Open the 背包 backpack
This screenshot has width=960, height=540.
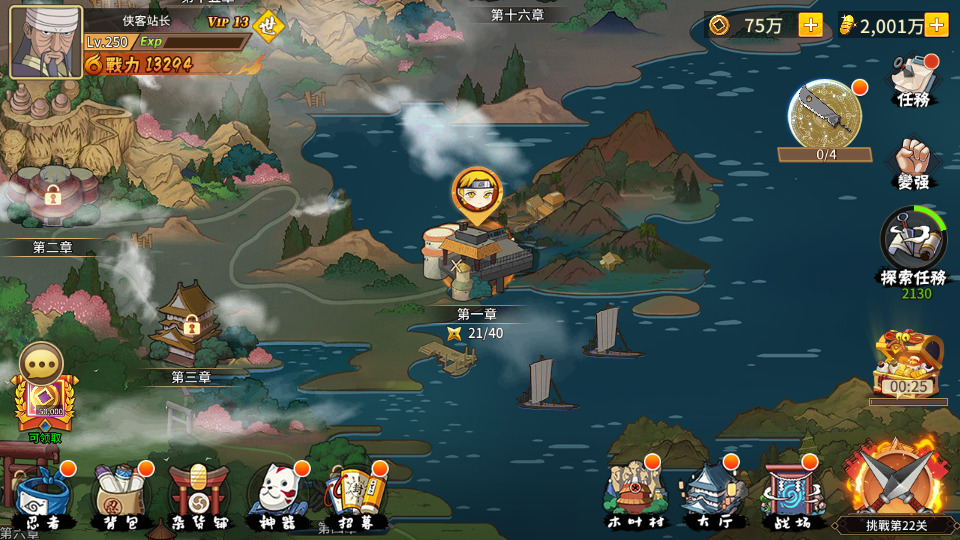(122, 495)
